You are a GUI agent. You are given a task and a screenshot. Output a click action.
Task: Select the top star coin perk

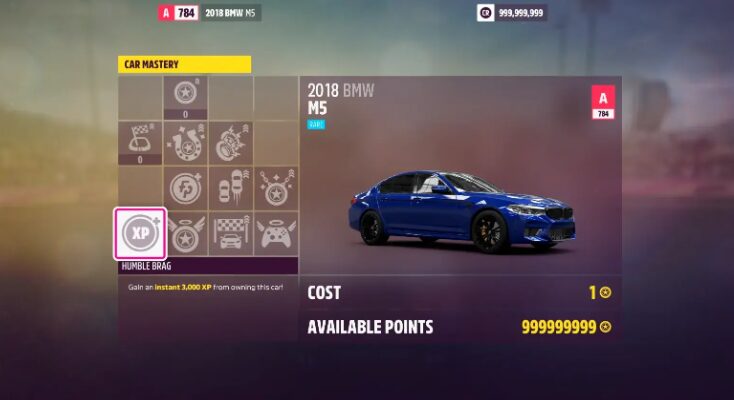(186, 95)
